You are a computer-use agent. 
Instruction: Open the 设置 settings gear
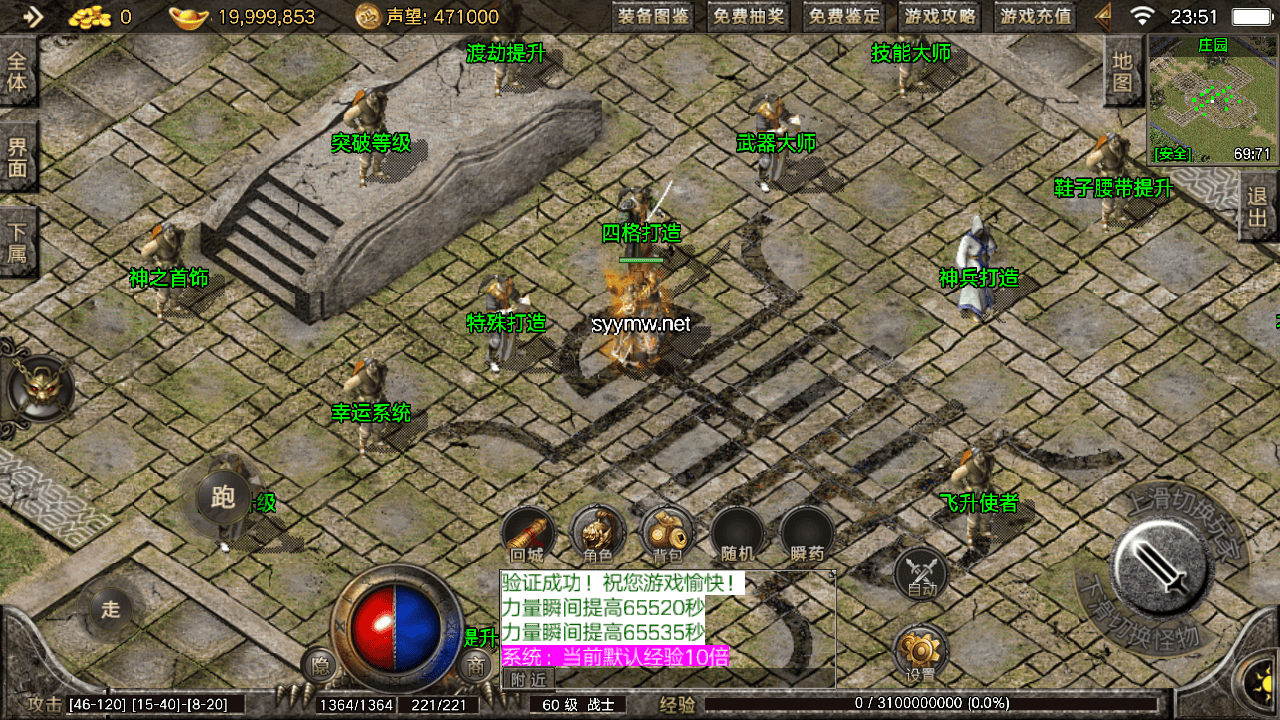tap(920, 654)
